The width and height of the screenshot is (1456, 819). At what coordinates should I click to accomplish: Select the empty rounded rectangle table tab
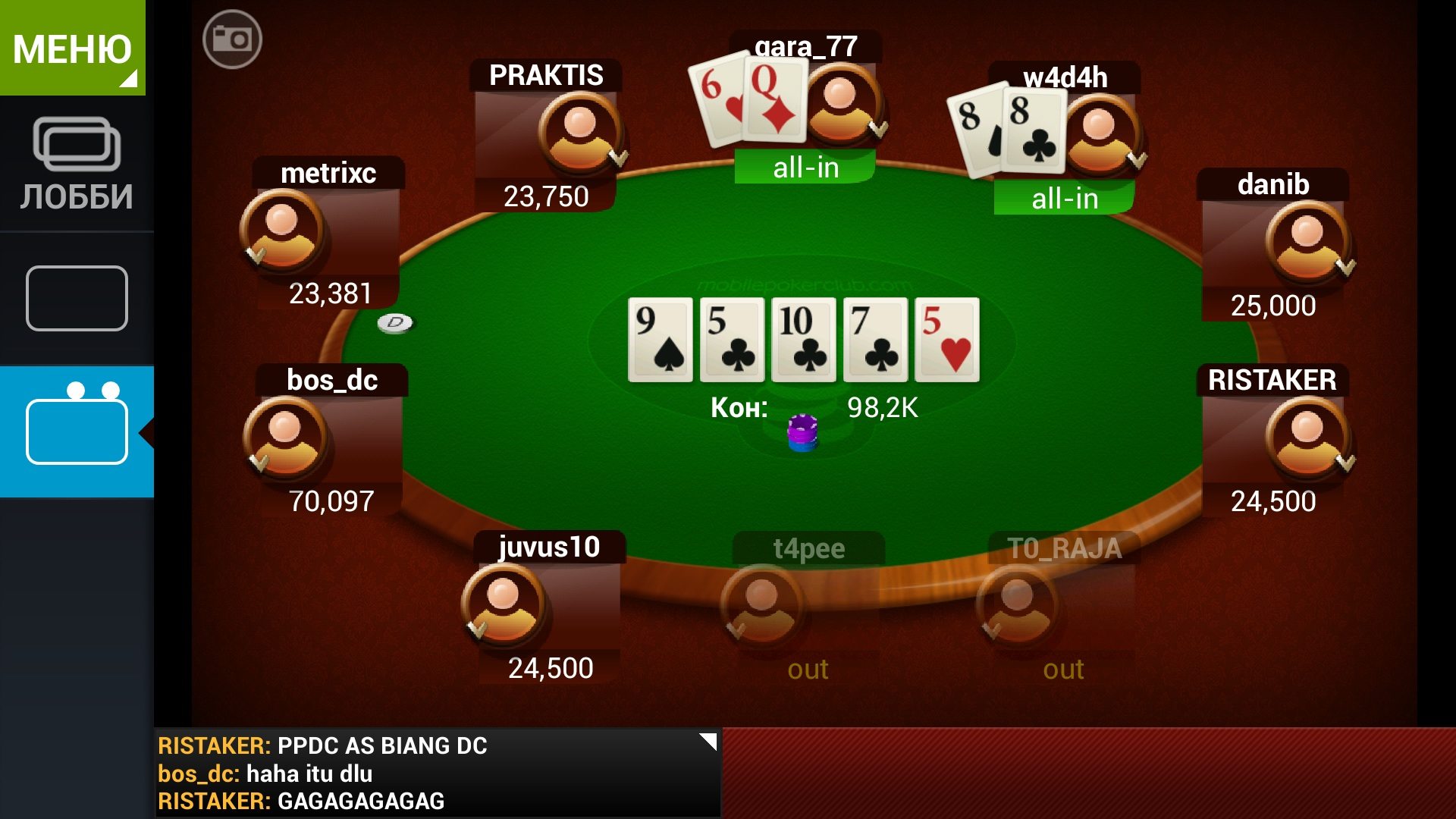point(77,298)
